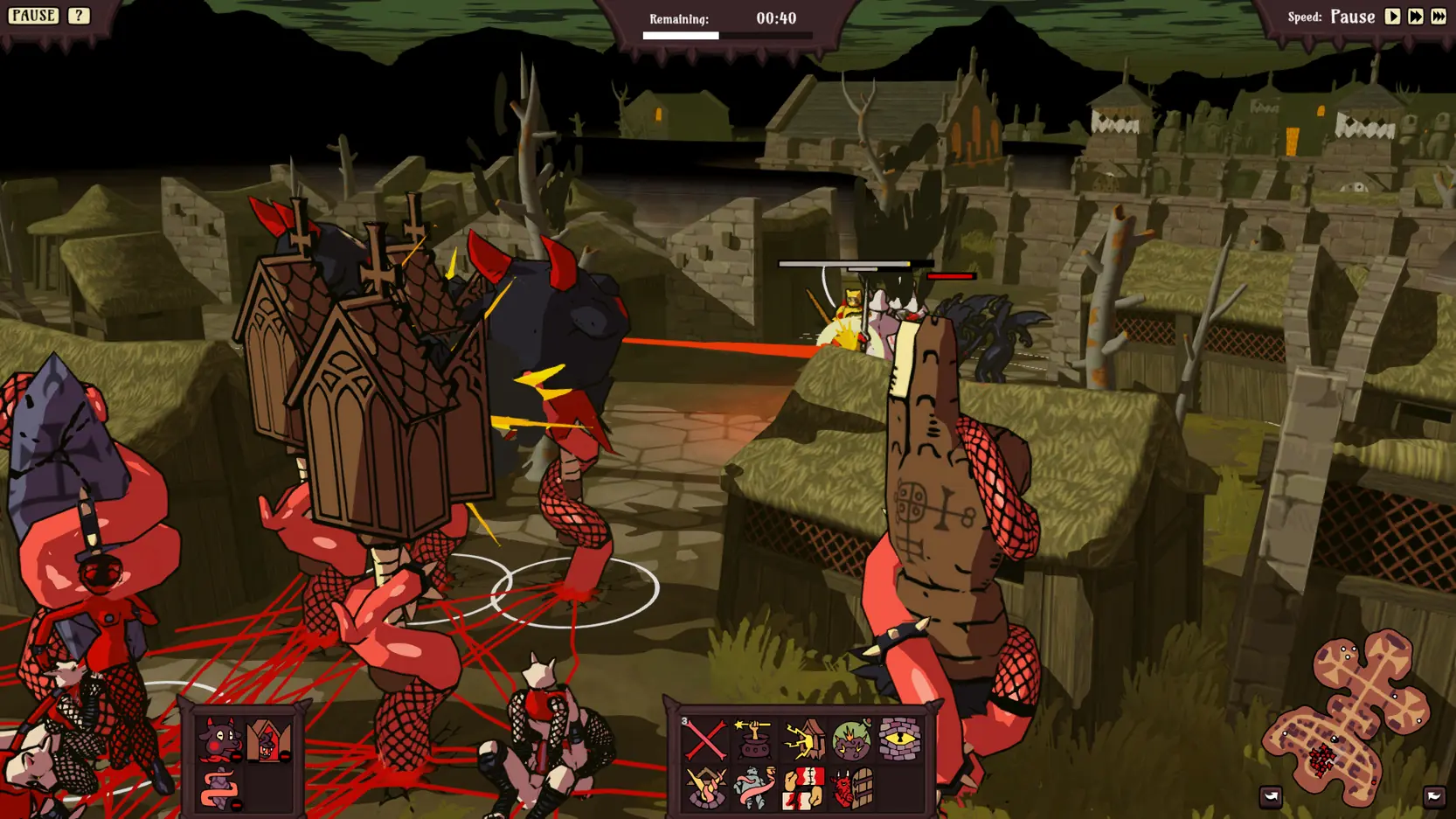Select the brick wall eye ability

[x=899, y=739]
